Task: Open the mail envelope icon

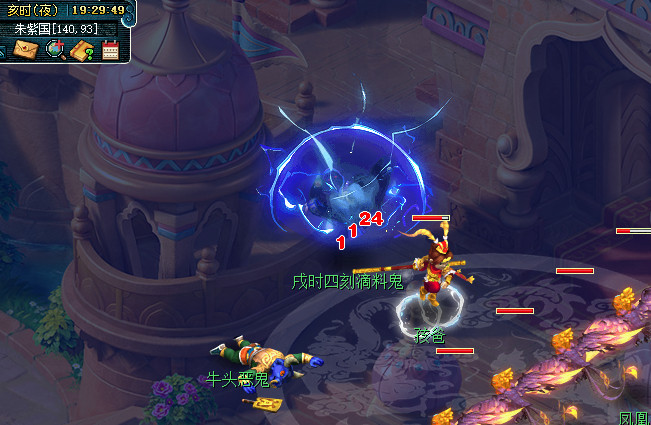Action: [25, 50]
